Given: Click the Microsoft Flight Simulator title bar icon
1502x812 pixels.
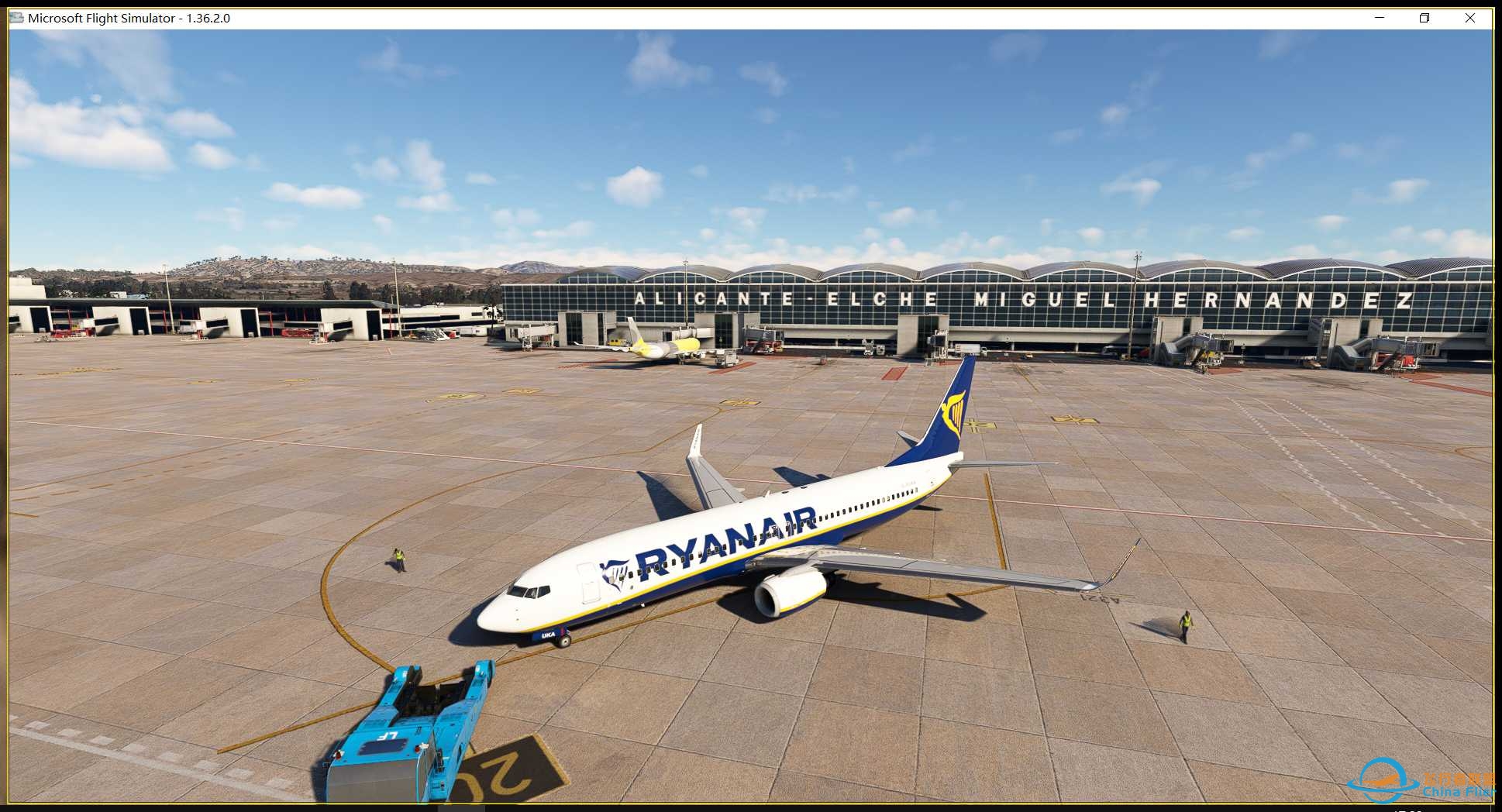Looking at the screenshot, I should (x=16, y=17).
